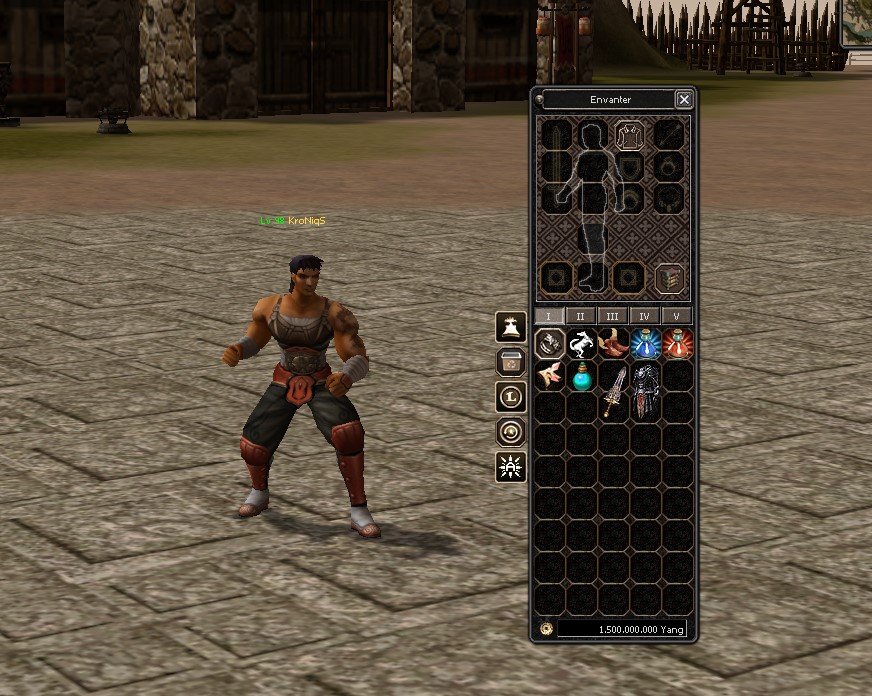Click the equipped shirt armor slot
This screenshot has width=872, height=696.
629,134
